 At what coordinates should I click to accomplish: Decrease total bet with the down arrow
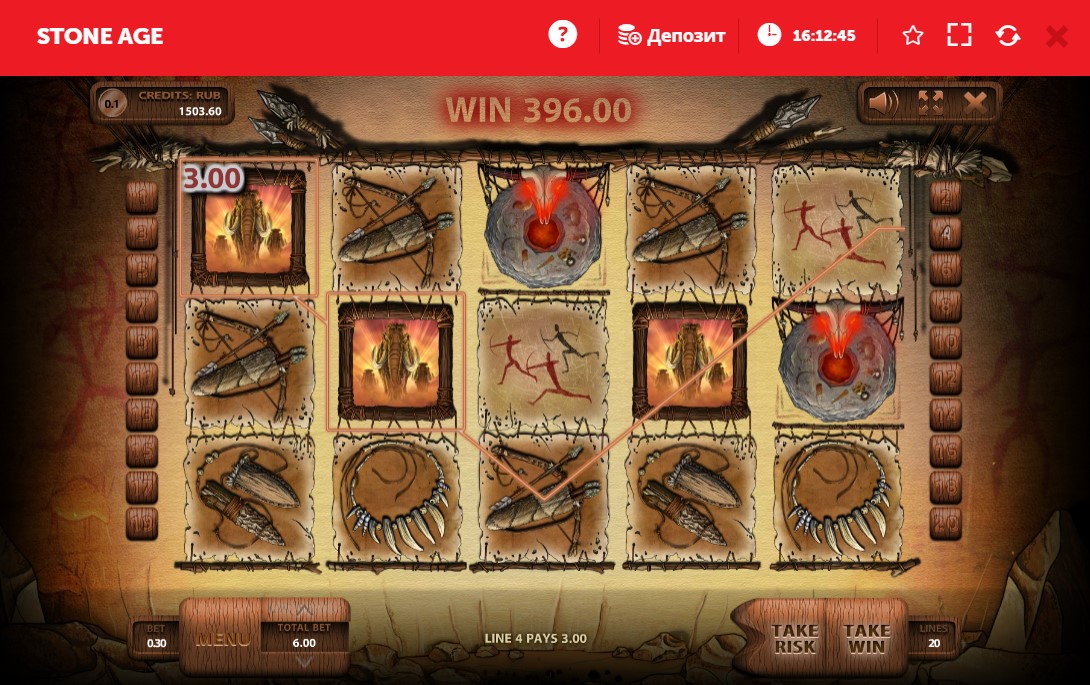pyautogui.click(x=305, y=660)
